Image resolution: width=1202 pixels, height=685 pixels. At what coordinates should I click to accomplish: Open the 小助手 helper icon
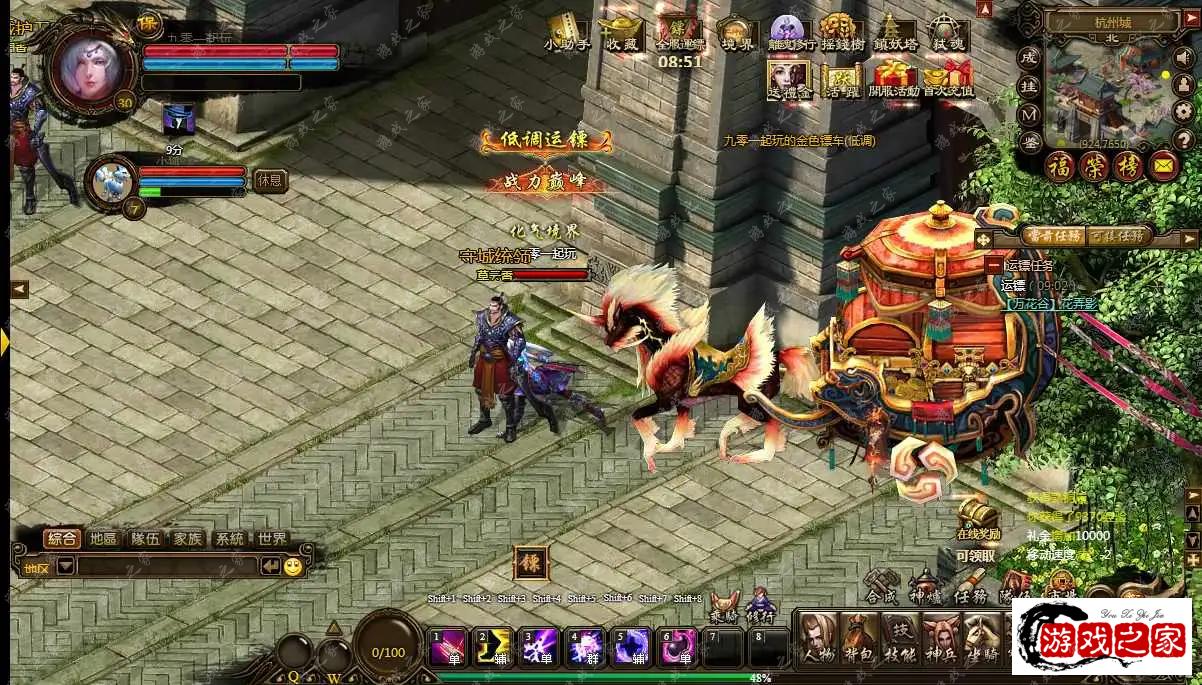click(x=567, y=31)
